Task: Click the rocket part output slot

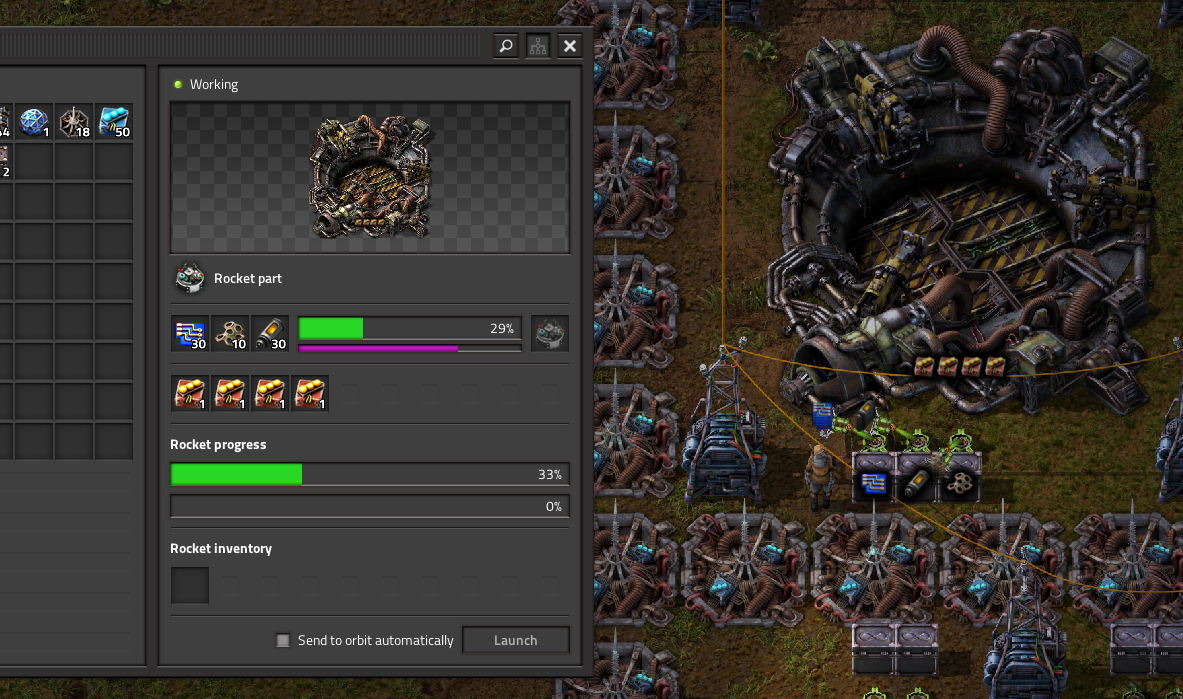Action: (550, 334)
